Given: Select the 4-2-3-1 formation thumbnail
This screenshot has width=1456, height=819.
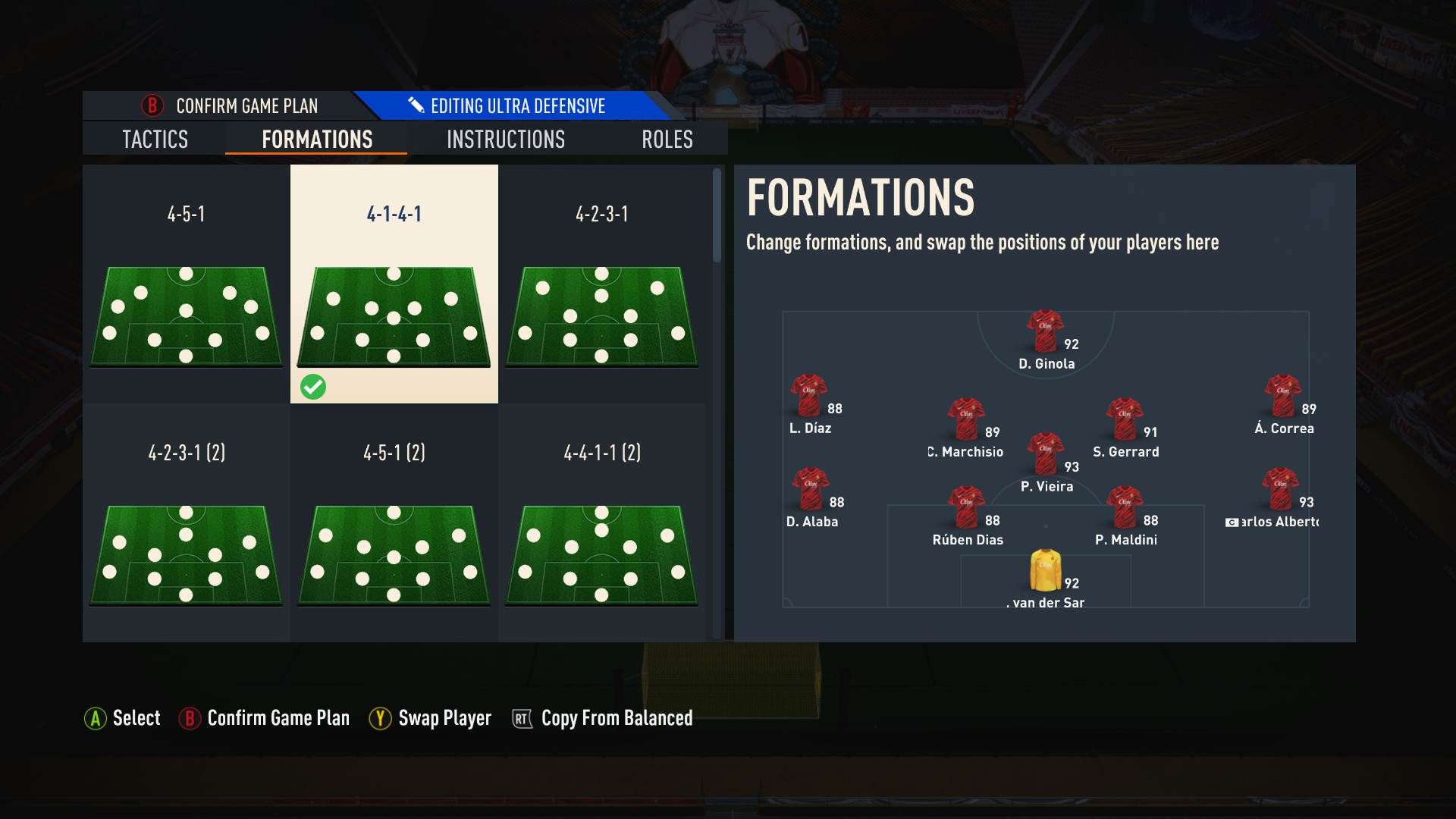Looking at the screenshot, I should (x=602, y=315).
